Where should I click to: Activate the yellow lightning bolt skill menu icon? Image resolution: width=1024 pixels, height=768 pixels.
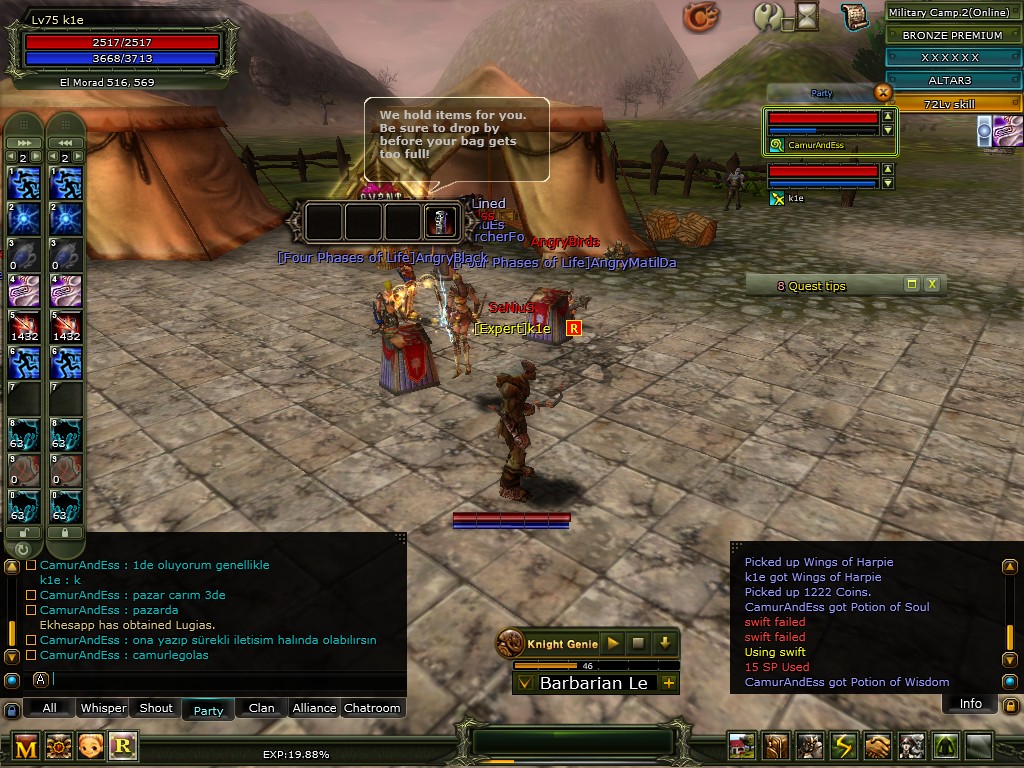tap(845, 746)
